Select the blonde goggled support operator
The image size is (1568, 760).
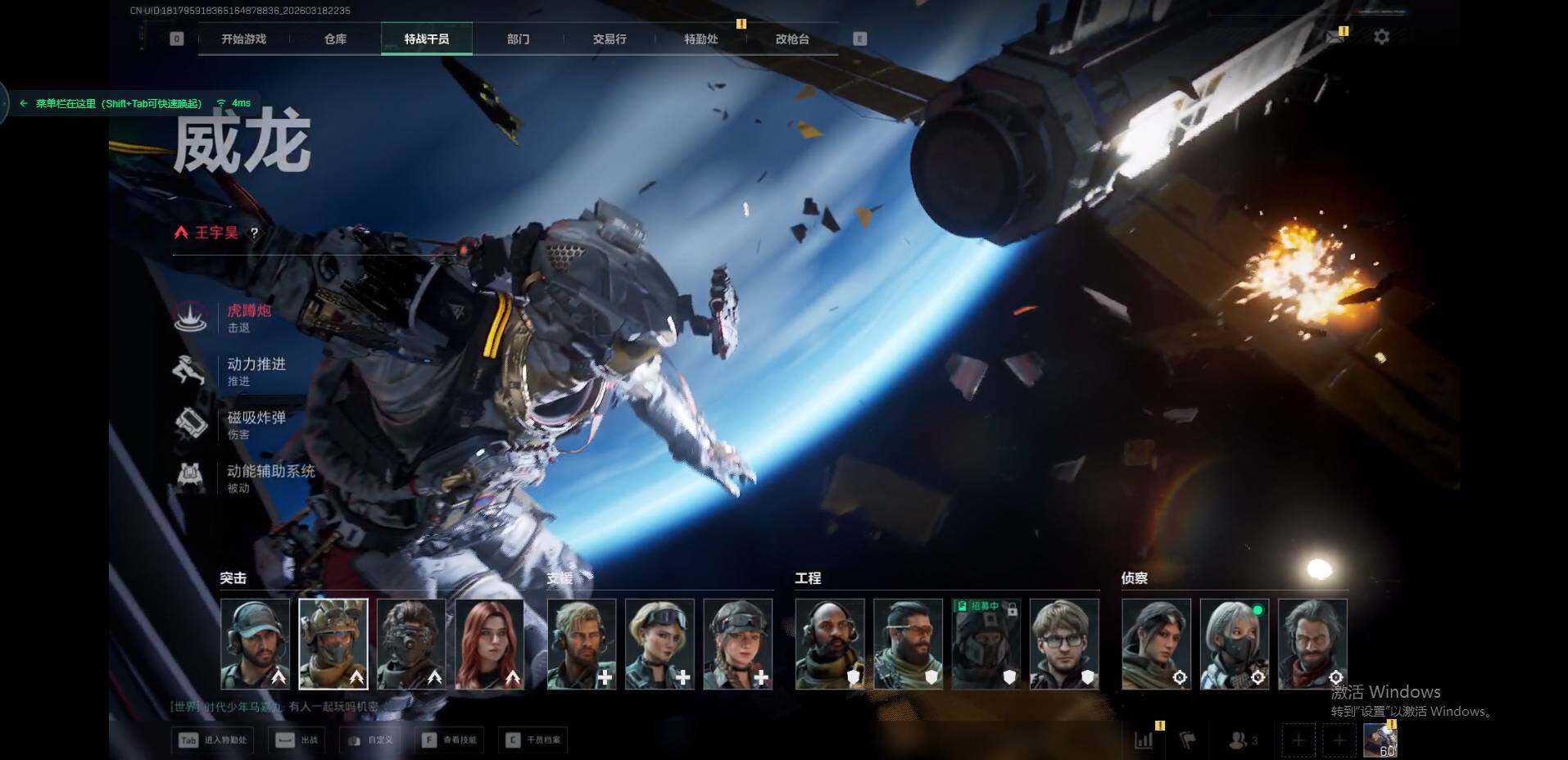click(x=659, y=644)
